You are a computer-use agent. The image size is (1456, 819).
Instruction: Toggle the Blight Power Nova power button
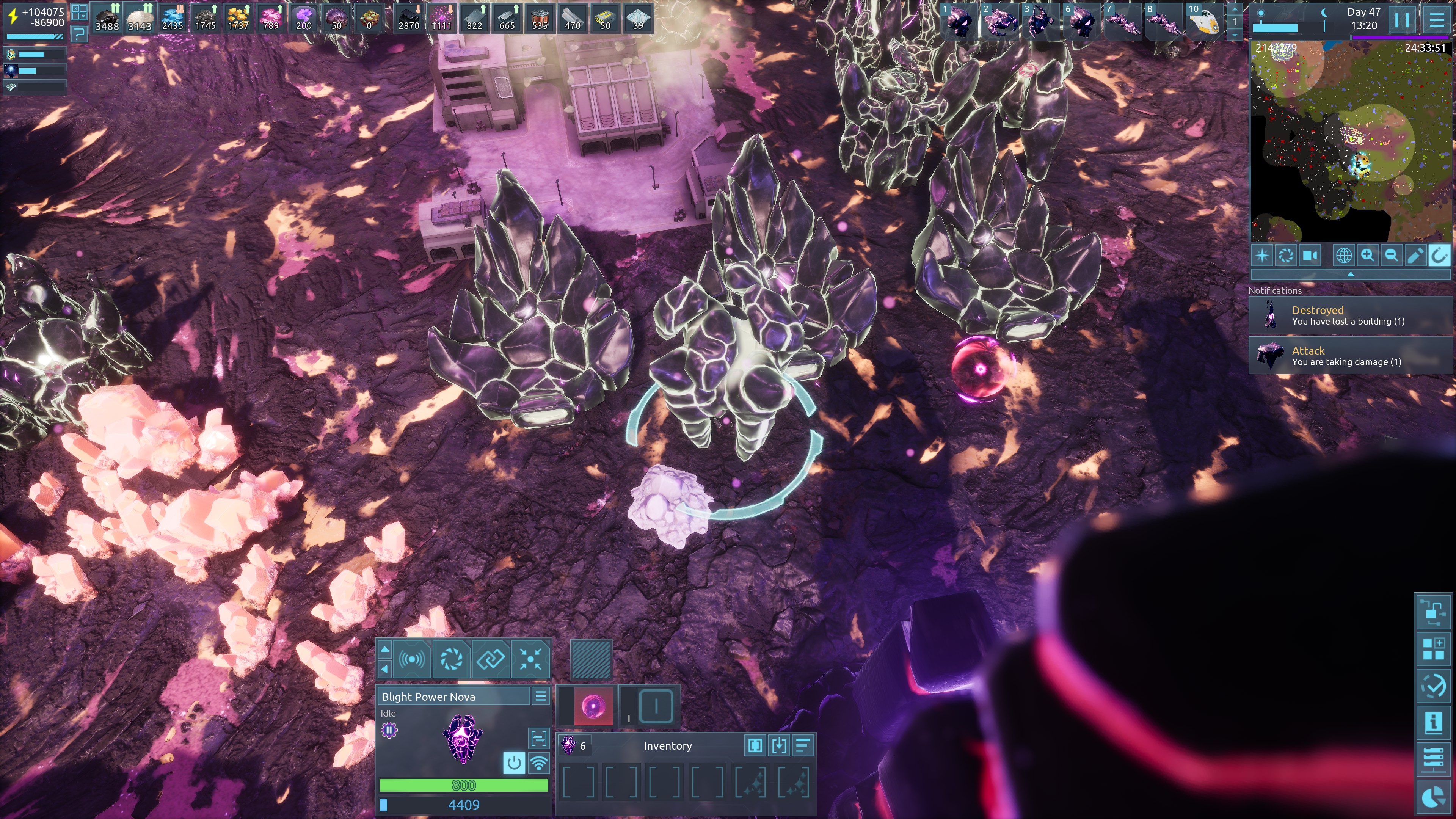(514, 763)
